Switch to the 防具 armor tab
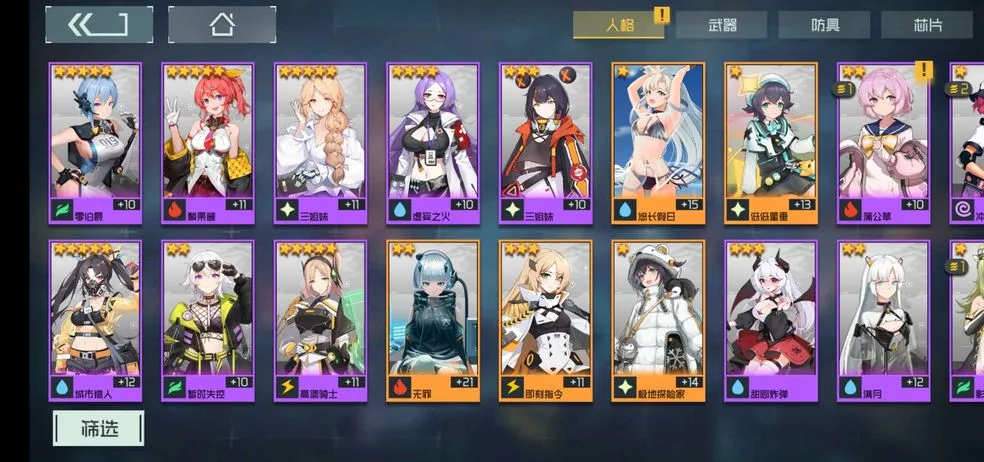The width and height of the screenshot is (984, 462). 824,25
